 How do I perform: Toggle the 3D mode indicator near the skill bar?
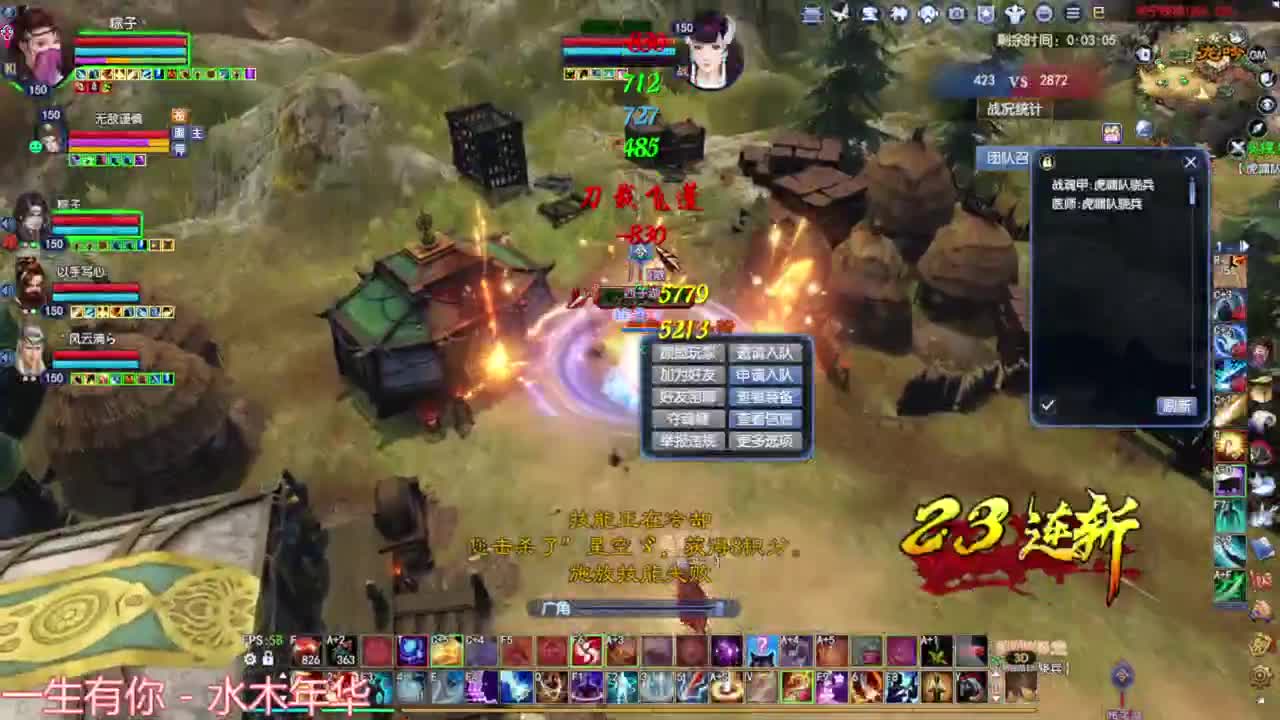click(x=1022, y=658)
